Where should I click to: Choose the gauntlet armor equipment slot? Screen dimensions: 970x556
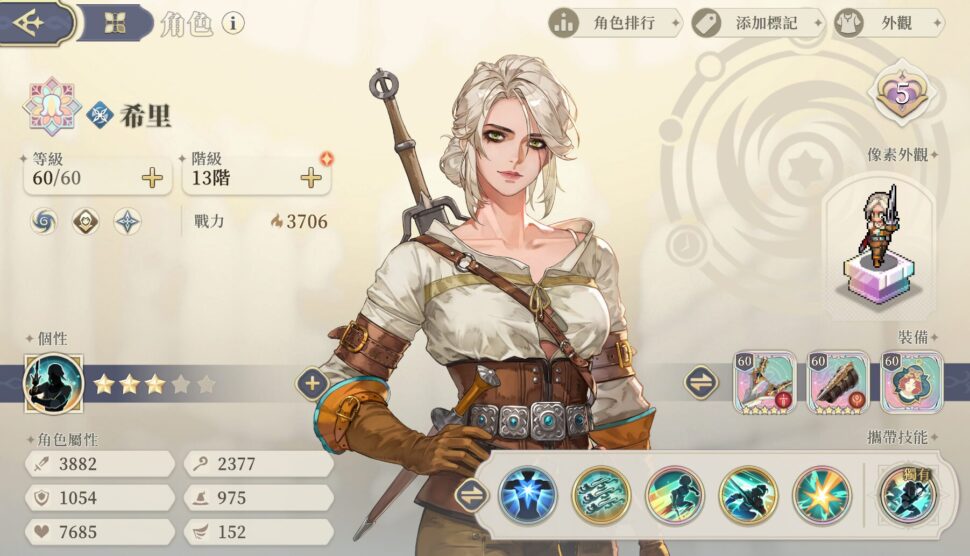click(x=838, y=382)
